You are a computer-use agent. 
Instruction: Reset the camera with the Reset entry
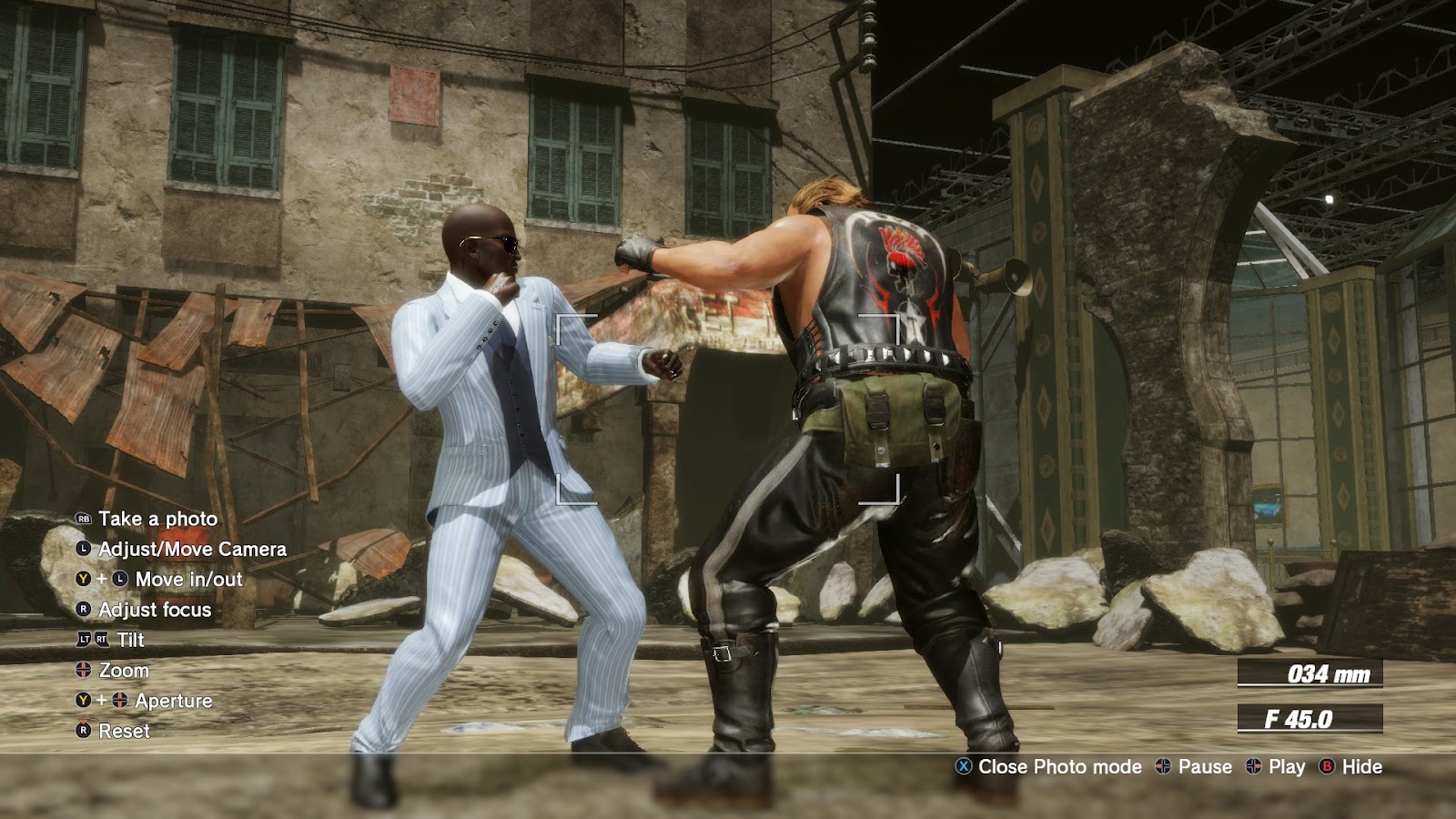click(x=124, y=731)
